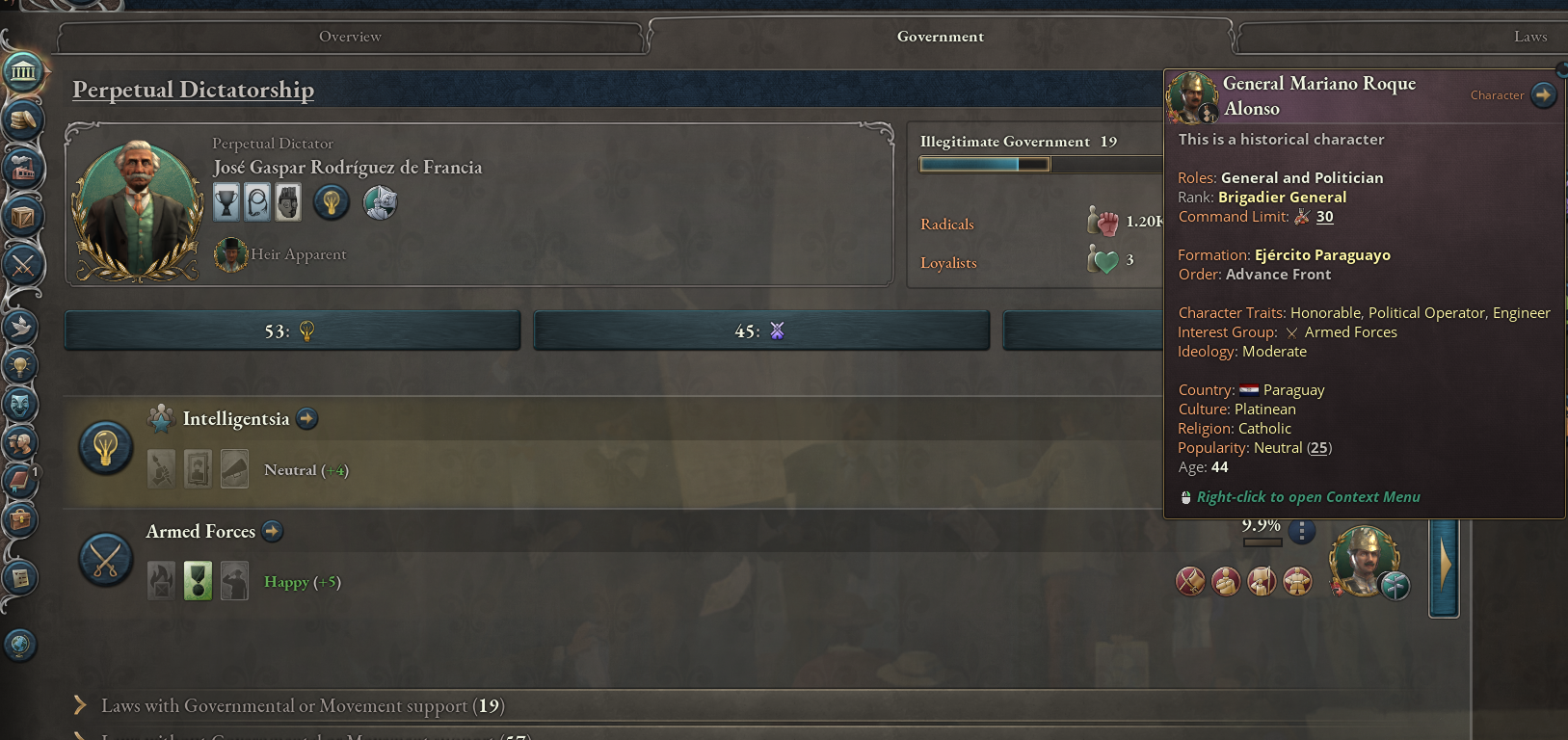
Task: Open the Buildings panel via factory icon
Action: click(x=24, y=169)
